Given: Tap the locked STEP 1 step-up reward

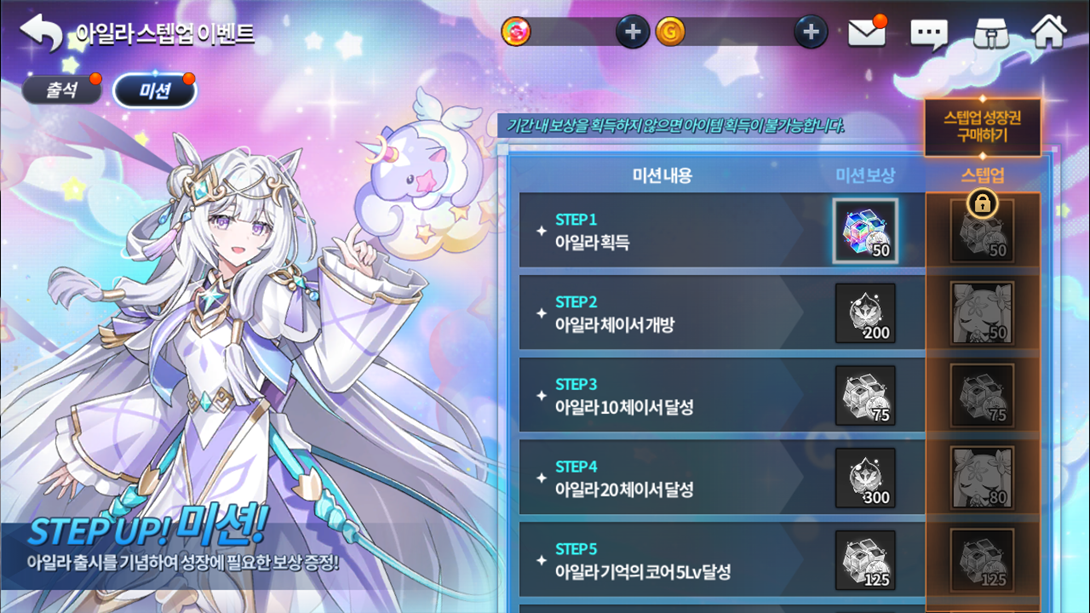Looking at the screenshot, I should point(982,231).
